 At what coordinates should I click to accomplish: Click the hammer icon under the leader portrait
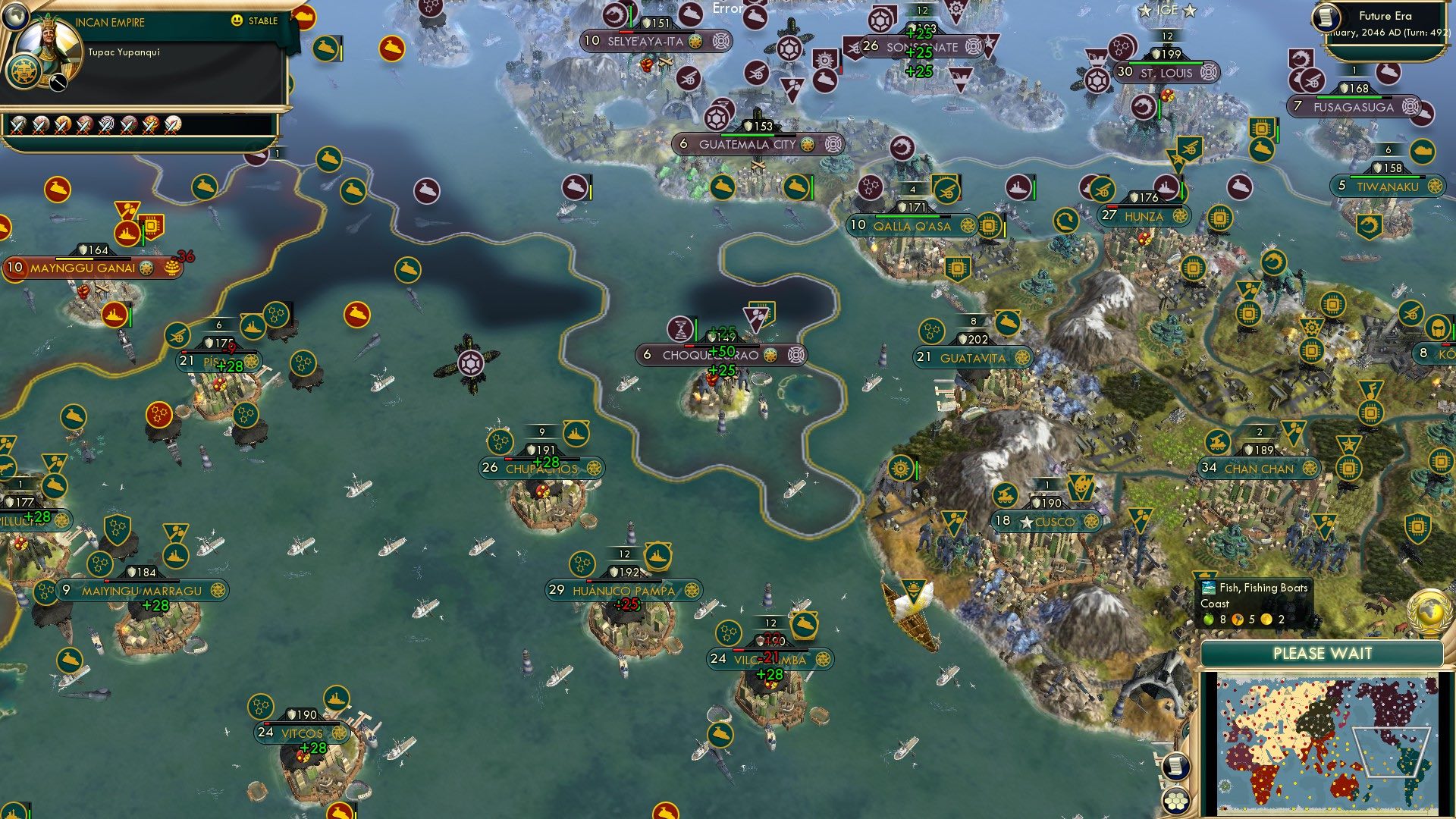tap(58, 82)
